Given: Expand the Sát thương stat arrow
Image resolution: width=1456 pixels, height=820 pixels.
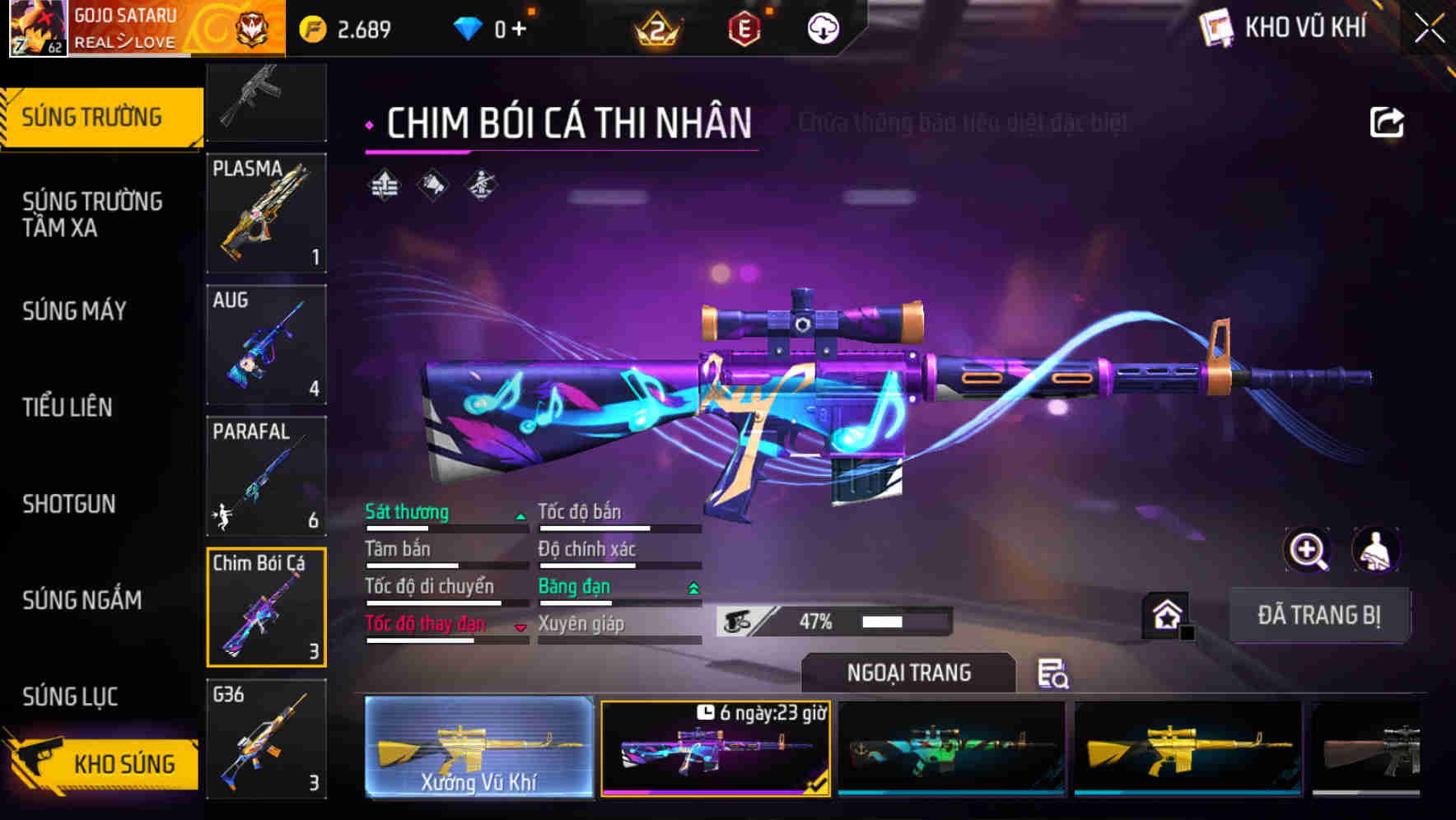Looking at the screenshot, I should tap(520, 514).
